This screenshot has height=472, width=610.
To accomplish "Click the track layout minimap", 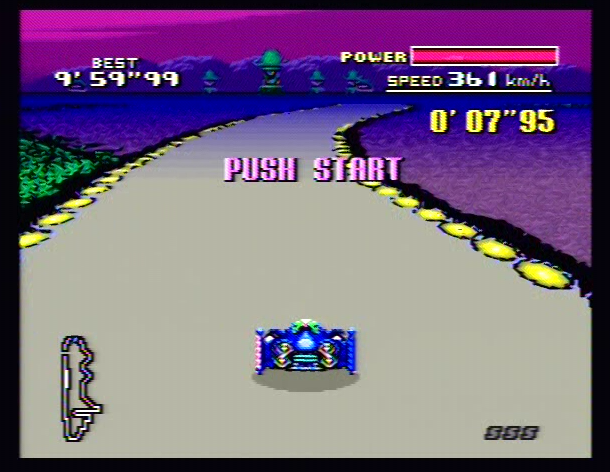I will coord(80,388).
